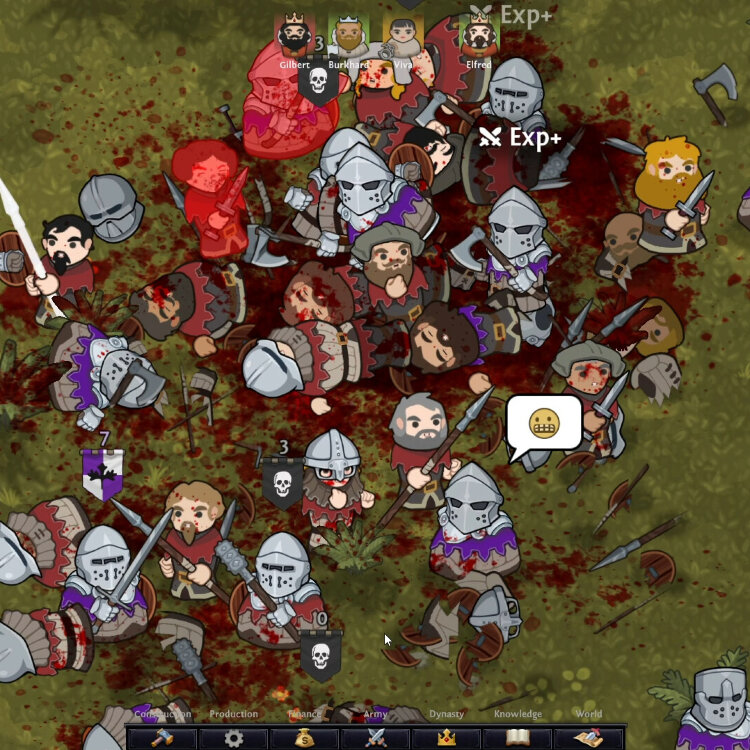Open the Production gear menu

(x=233, y=738)
